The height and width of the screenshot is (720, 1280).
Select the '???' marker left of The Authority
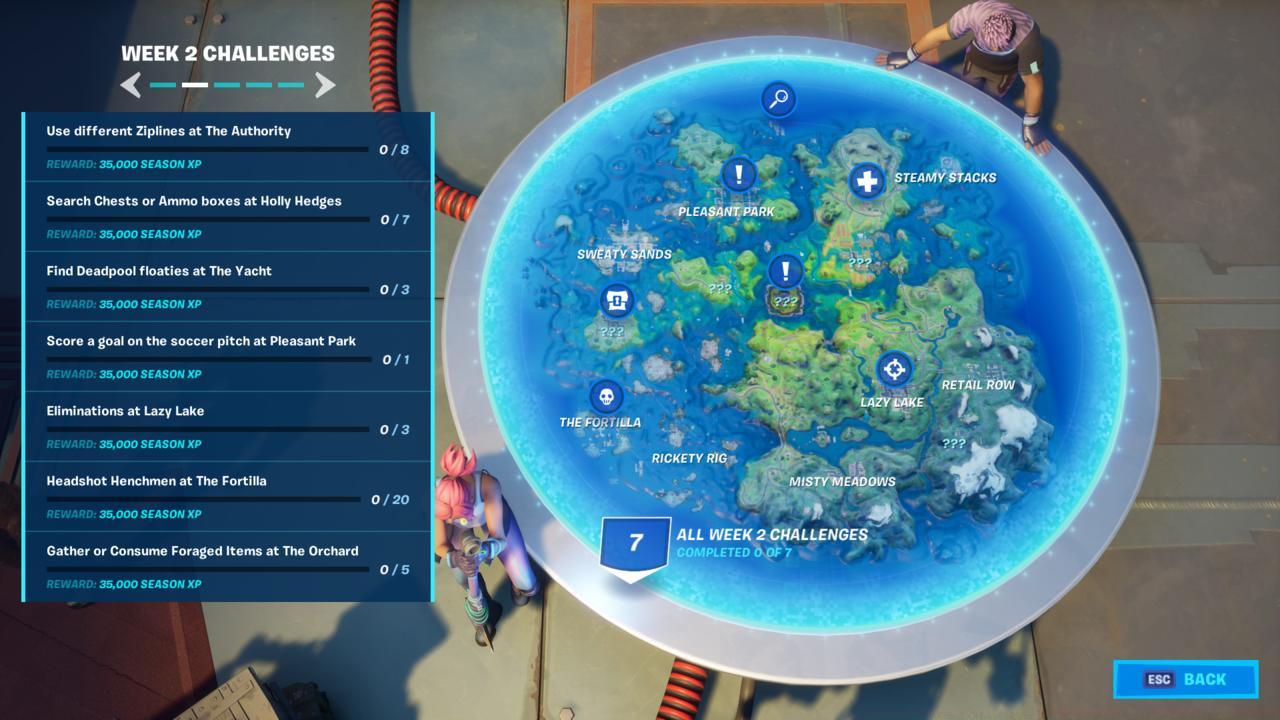720,287
